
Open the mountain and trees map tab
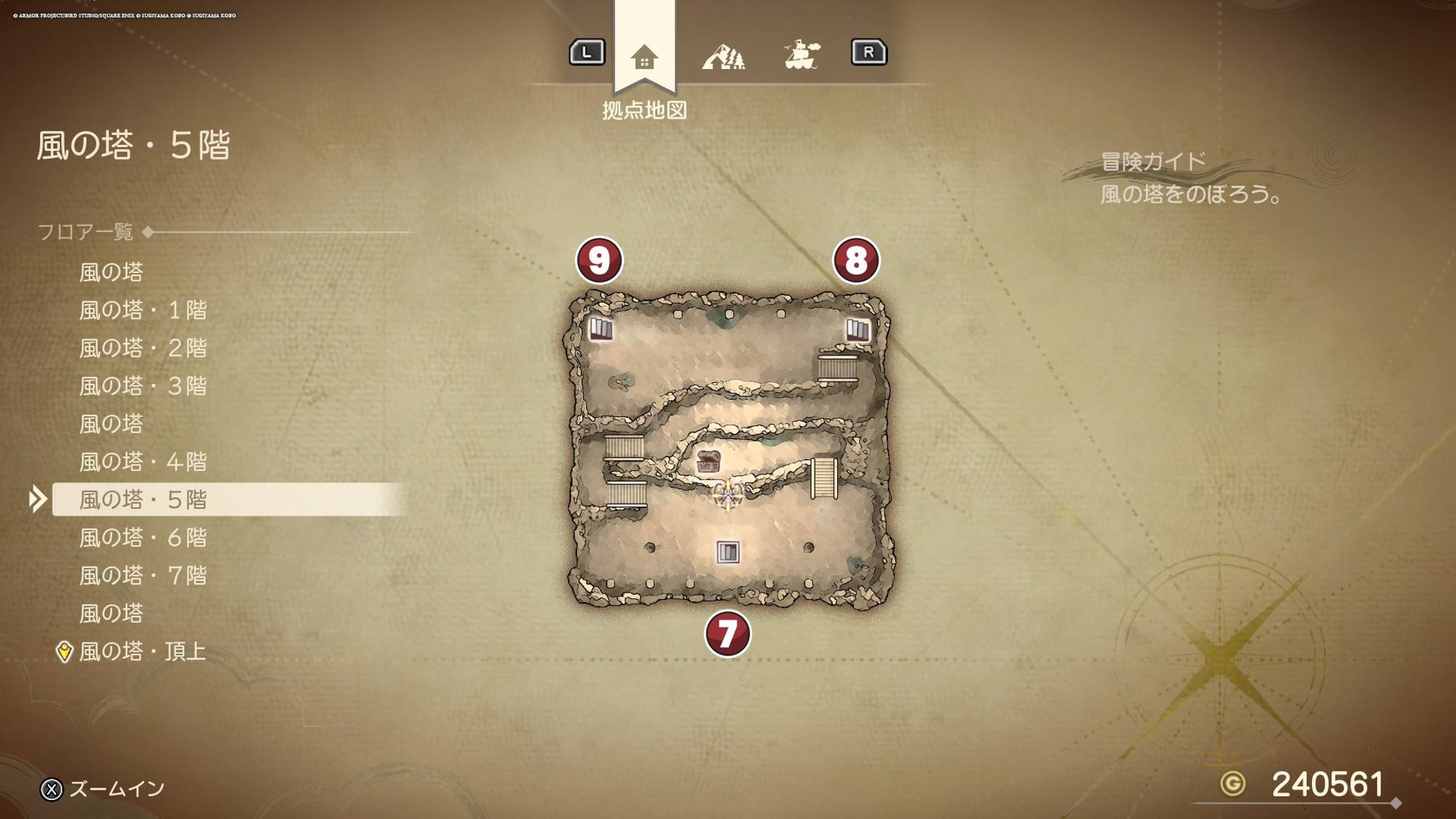[x=723, y=57]
